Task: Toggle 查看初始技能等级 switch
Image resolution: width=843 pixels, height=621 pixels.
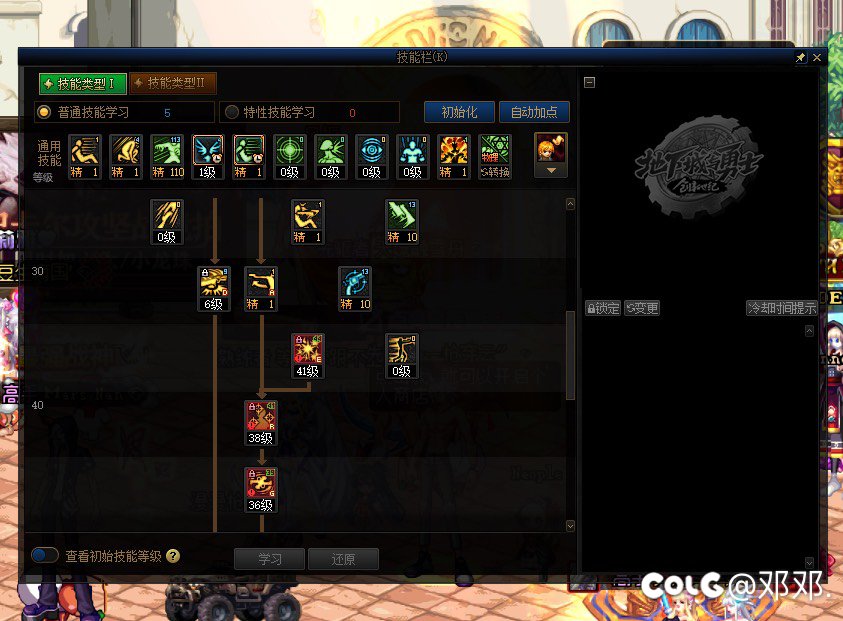Action: (45, 555)
